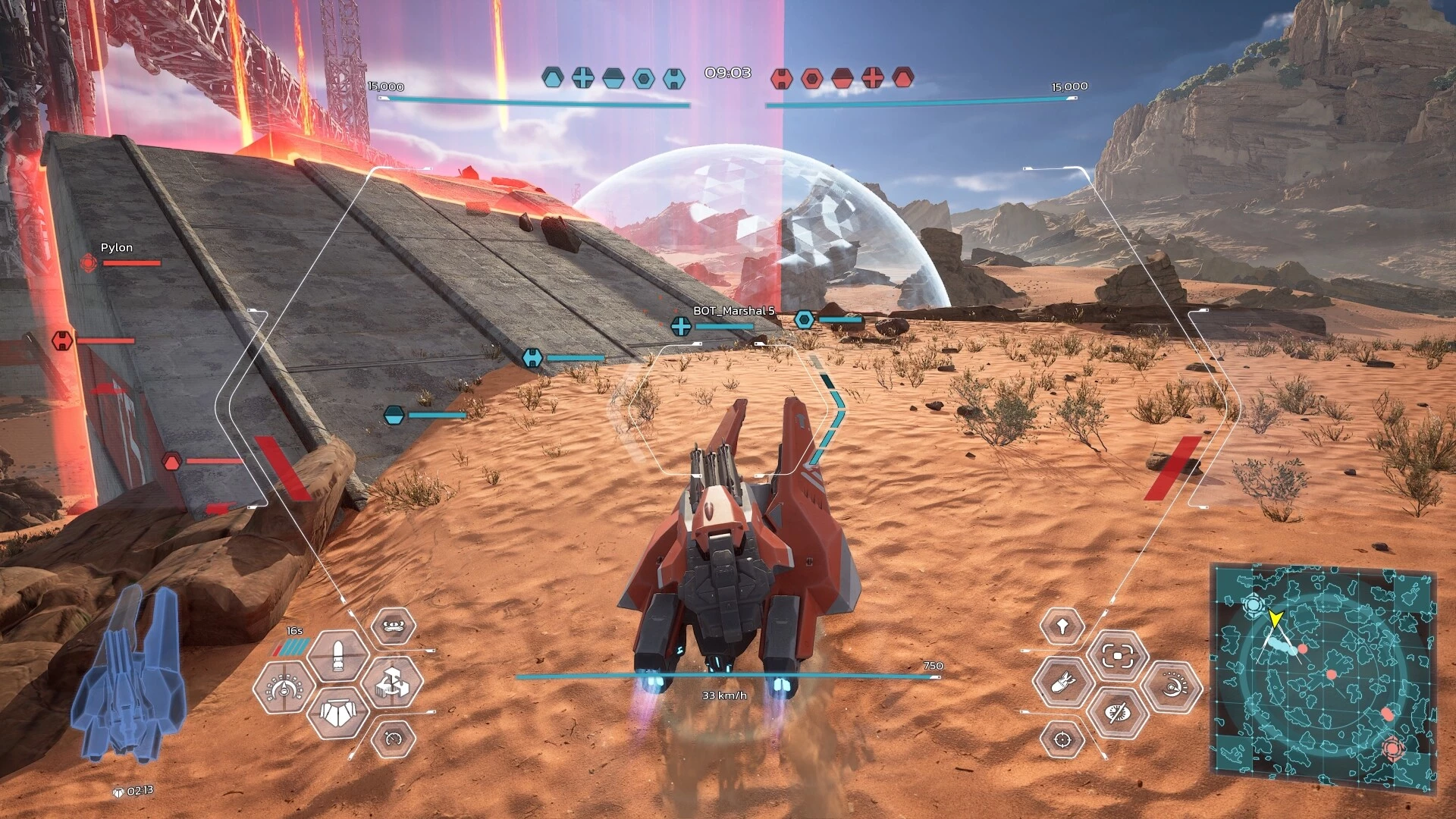Toggle the crossed-out eye stealth ability
Screen dimensions: 1456x819
pos(1117,712)
